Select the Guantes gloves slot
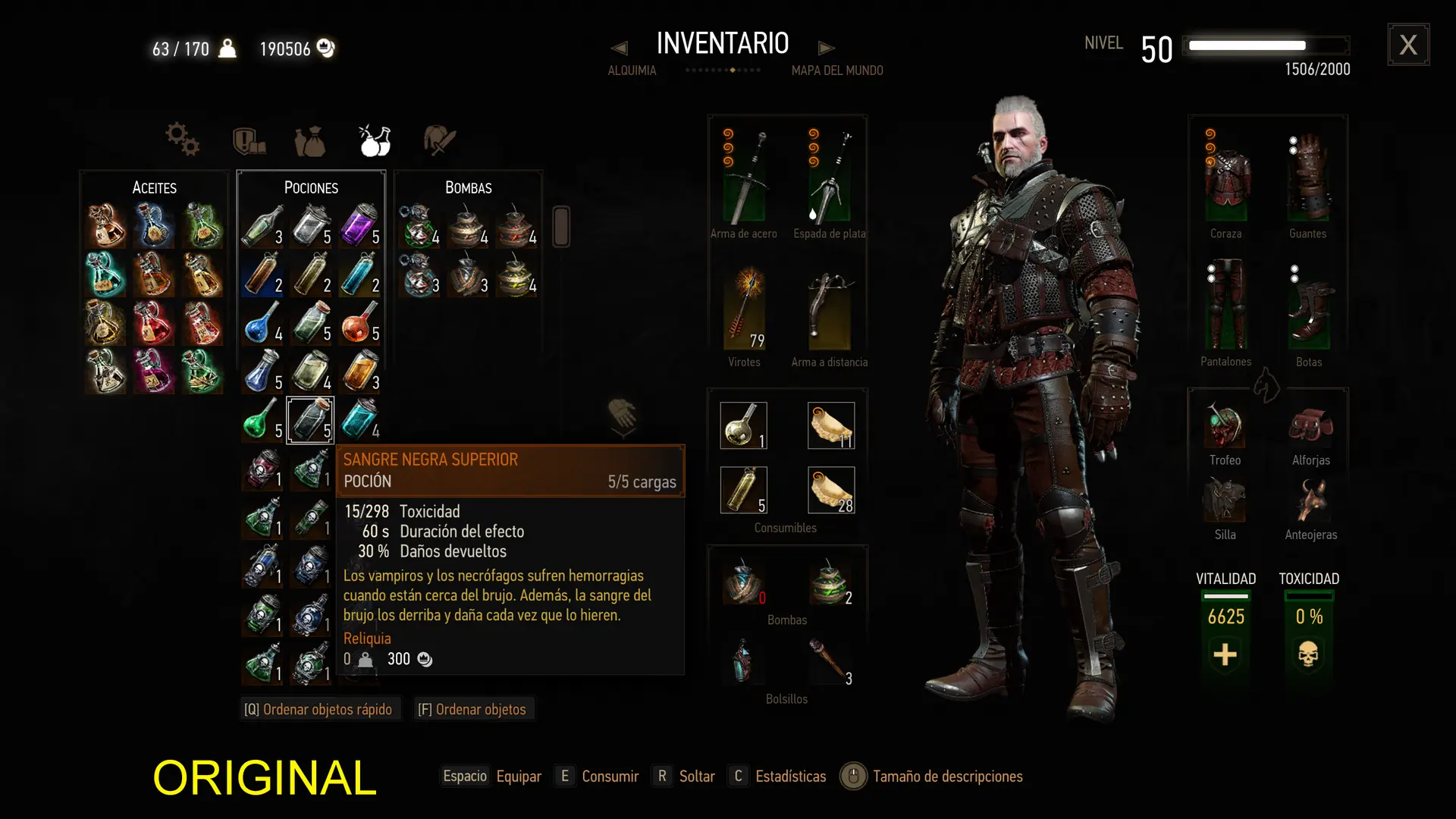Viewport: 1456px width, 819px height. (x=1308, y=178)
